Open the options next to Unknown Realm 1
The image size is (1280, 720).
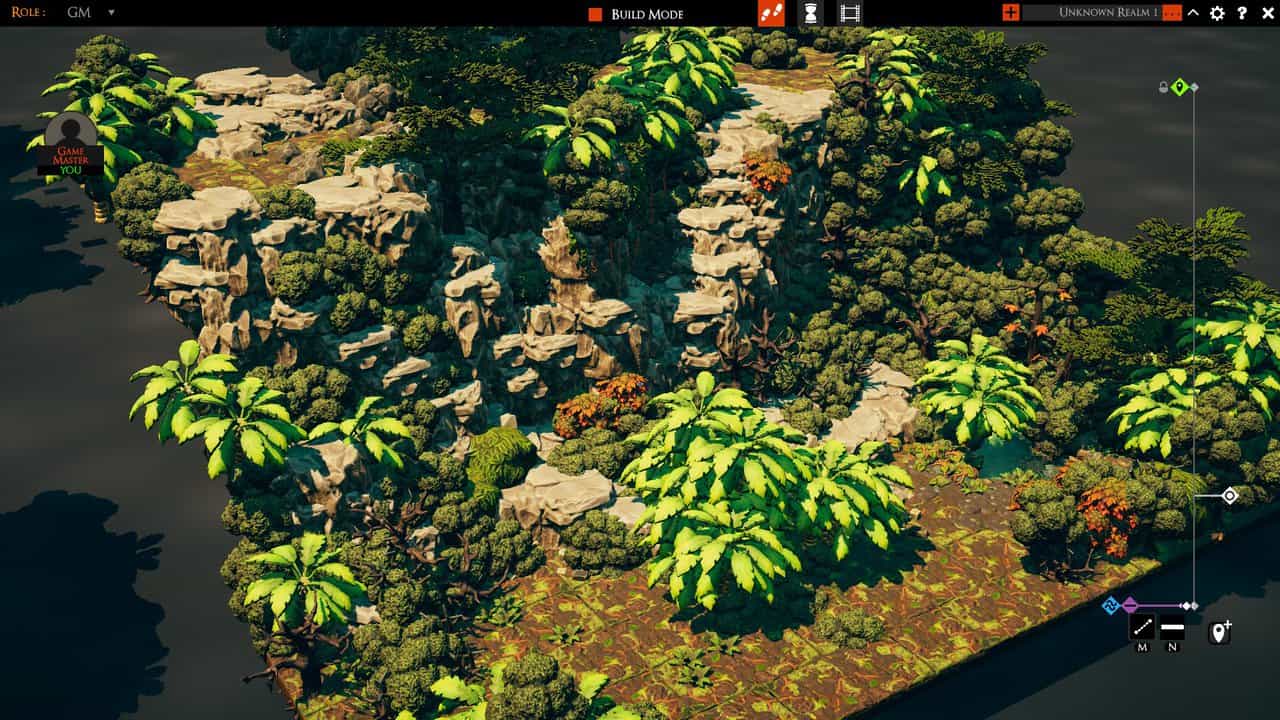point(1172,13)
